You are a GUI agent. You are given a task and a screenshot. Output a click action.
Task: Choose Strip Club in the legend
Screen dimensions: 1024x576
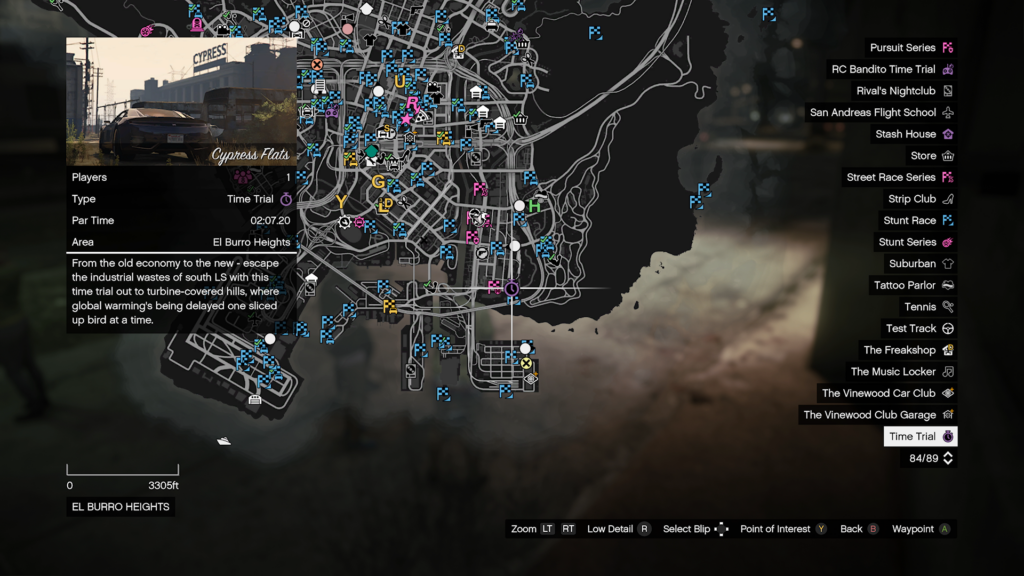(912, 199)
